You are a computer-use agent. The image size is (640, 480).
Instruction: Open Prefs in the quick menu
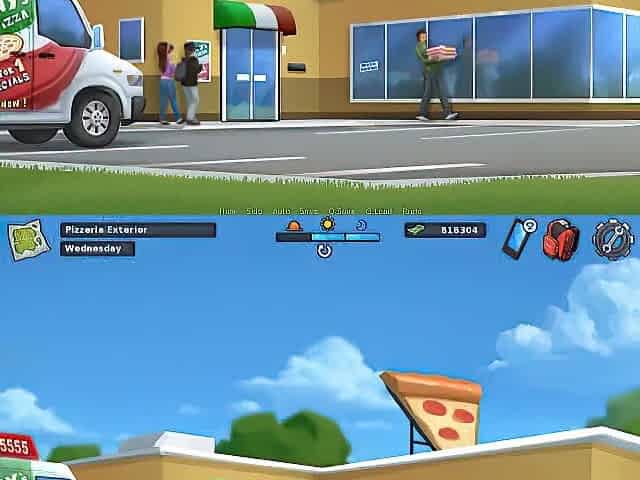pyautogui.click(x=412, y=211)
